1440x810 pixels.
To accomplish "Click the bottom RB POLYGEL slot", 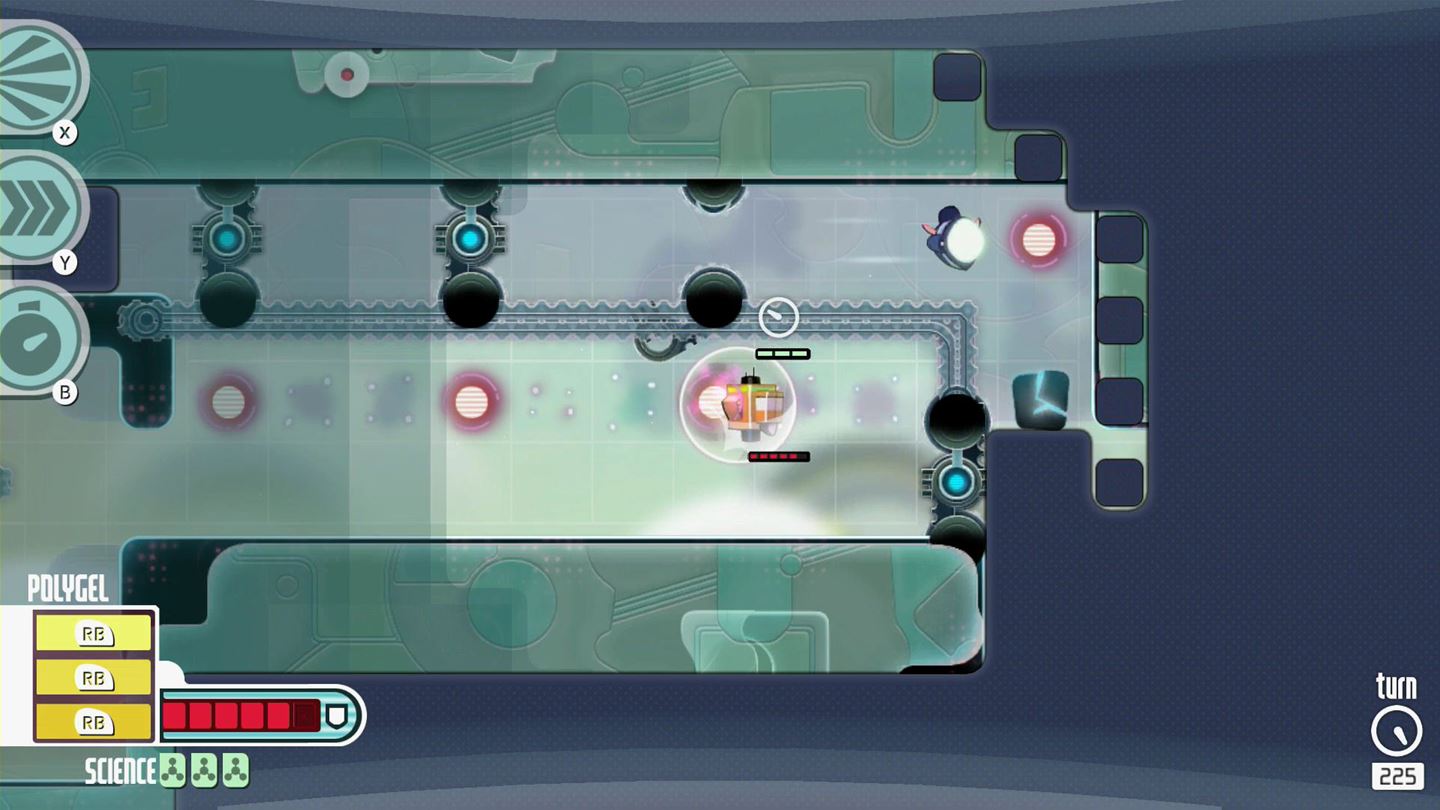I will [93, 721].
